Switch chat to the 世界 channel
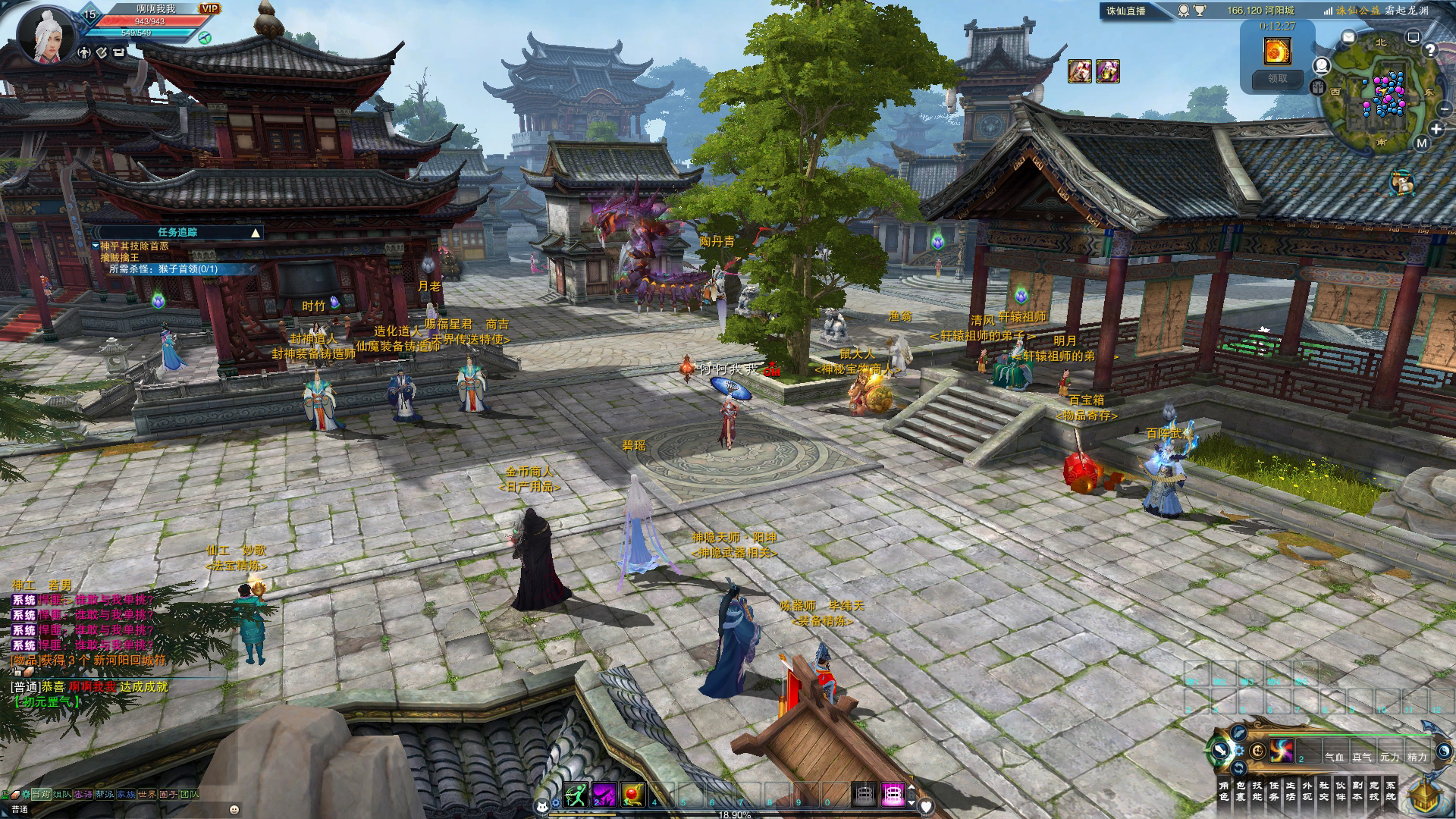The width and height of the screenshot is (1456, 819). (x=147, y=794)
